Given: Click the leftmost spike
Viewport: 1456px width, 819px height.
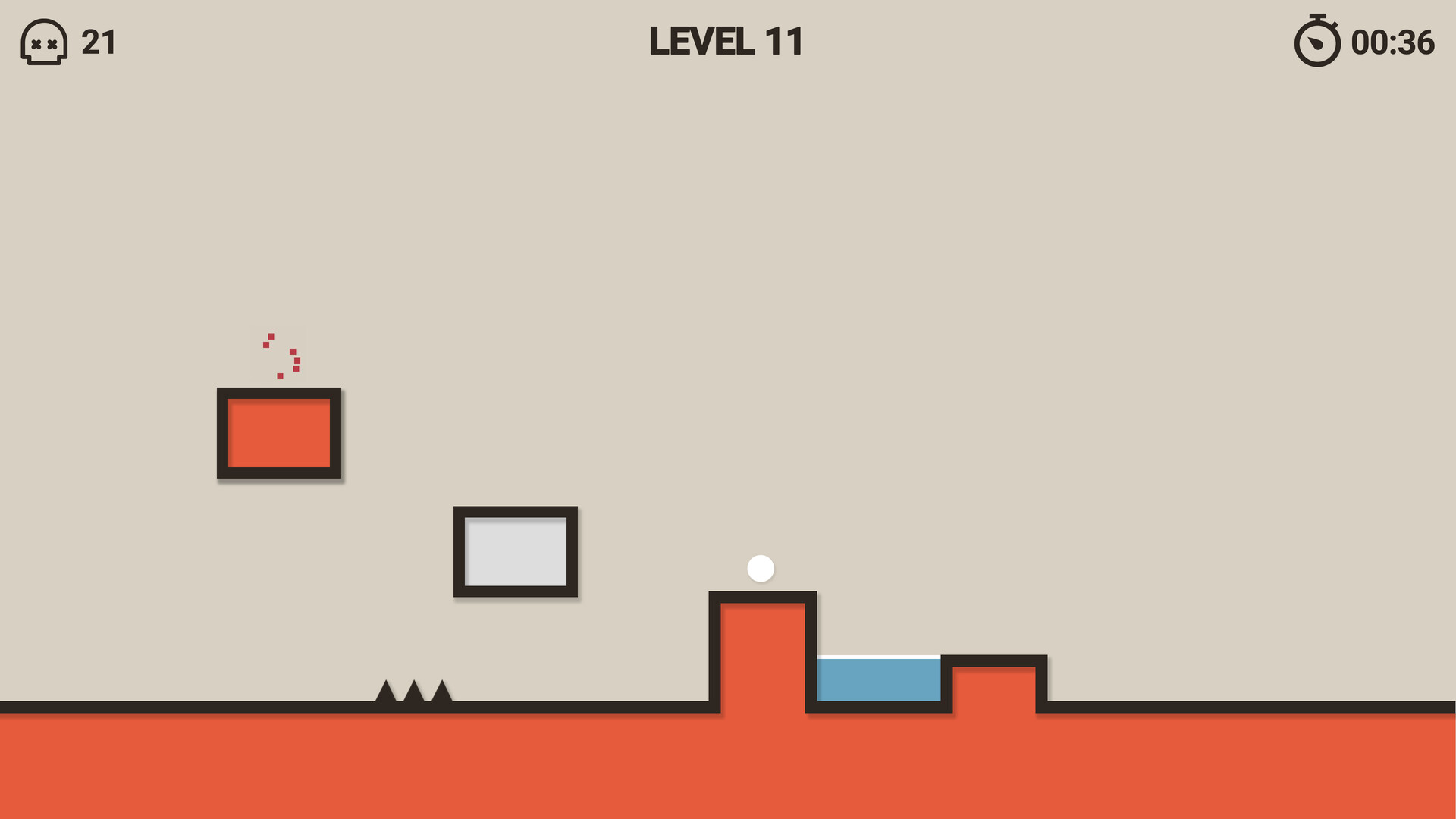Looking at the screenshot, I should point(387,694).
